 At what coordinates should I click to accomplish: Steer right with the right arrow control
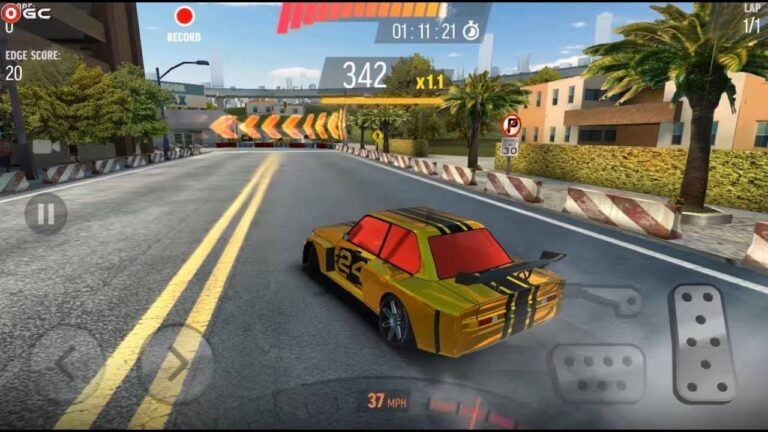(x=176, y=363)
